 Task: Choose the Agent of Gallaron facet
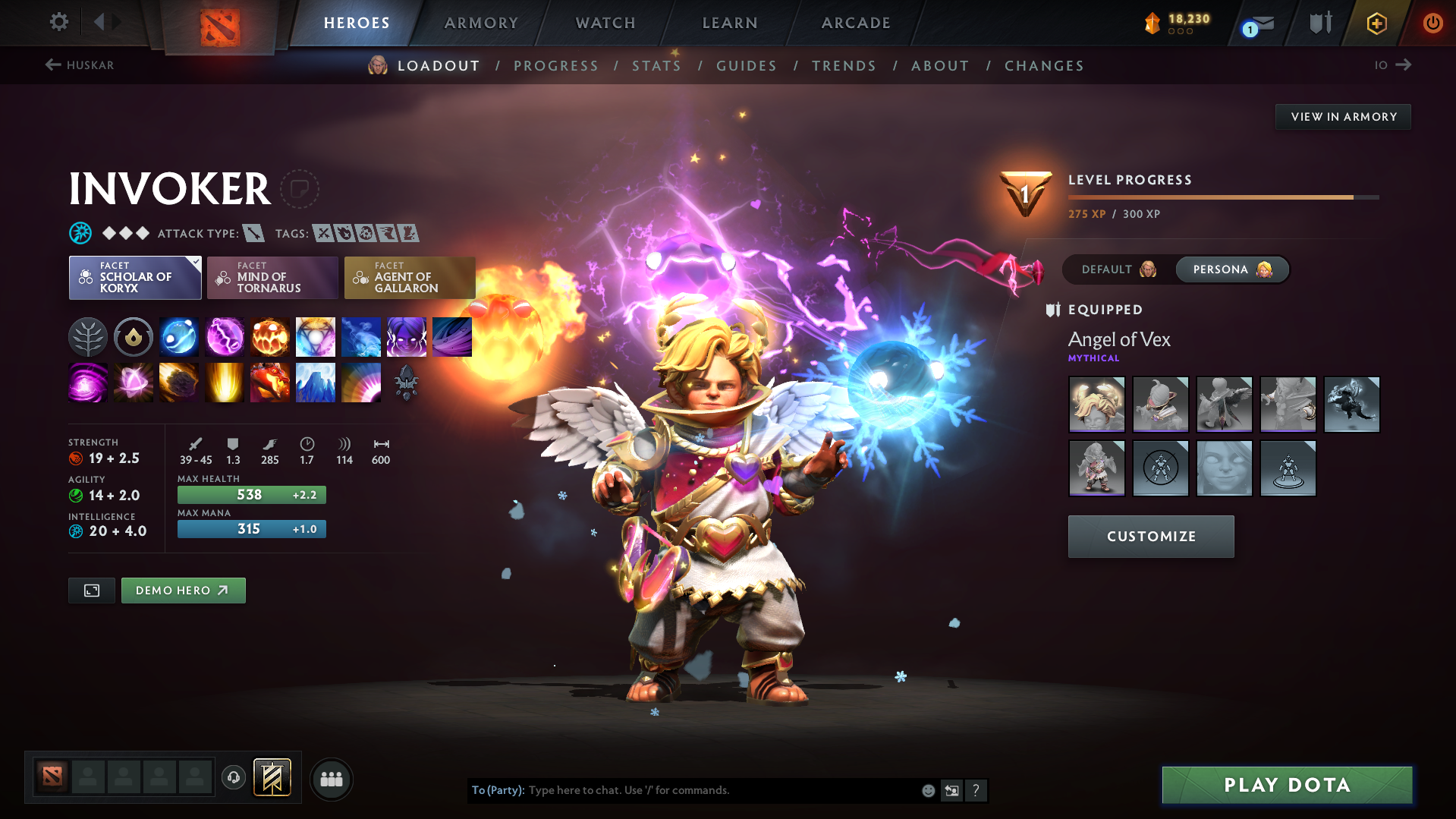click(410, 278)
